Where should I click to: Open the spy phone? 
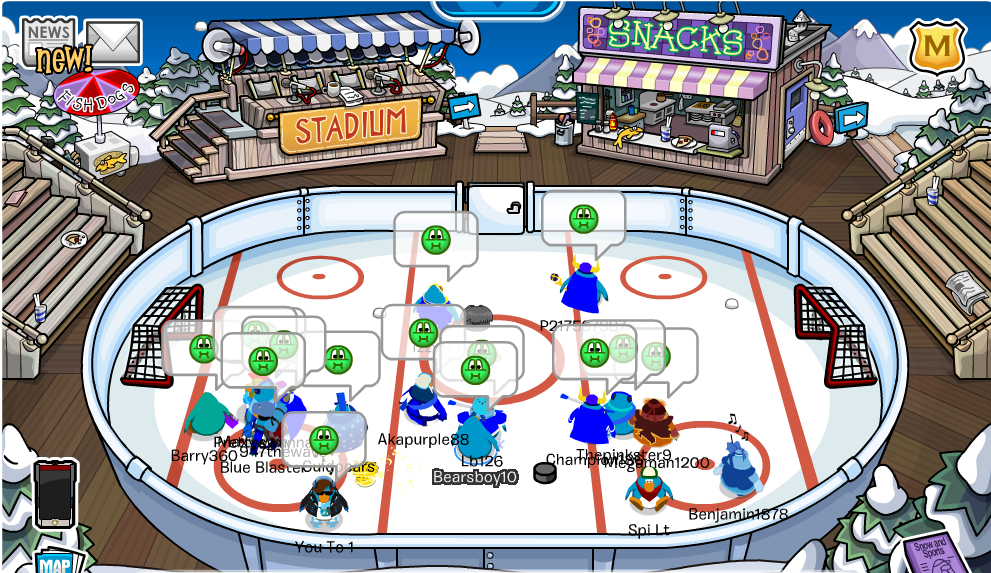coord(55,493)
